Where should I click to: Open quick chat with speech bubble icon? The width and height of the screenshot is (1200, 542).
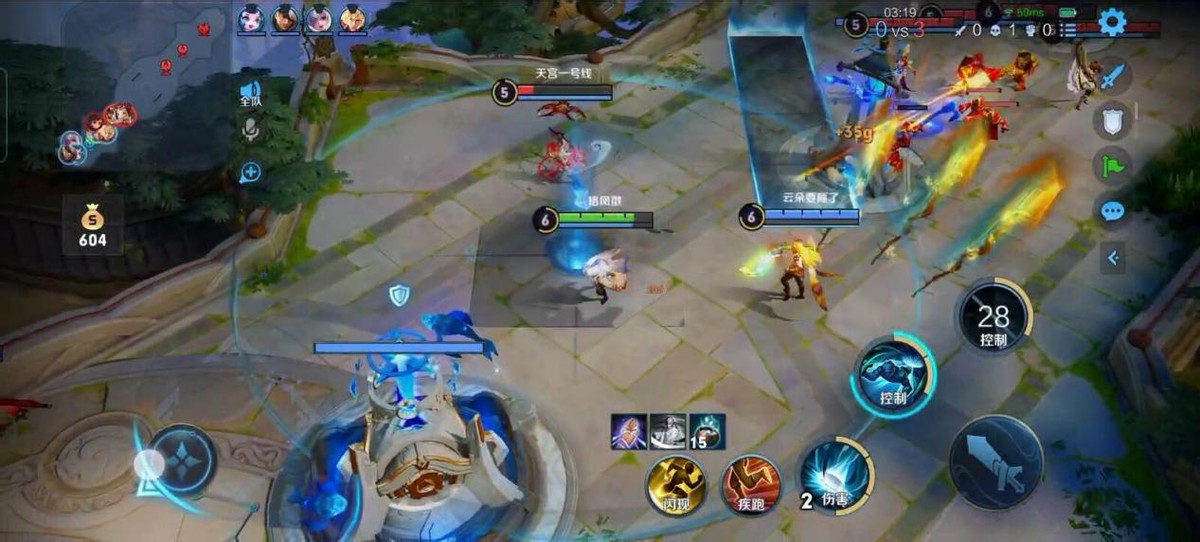(1113, 211)
